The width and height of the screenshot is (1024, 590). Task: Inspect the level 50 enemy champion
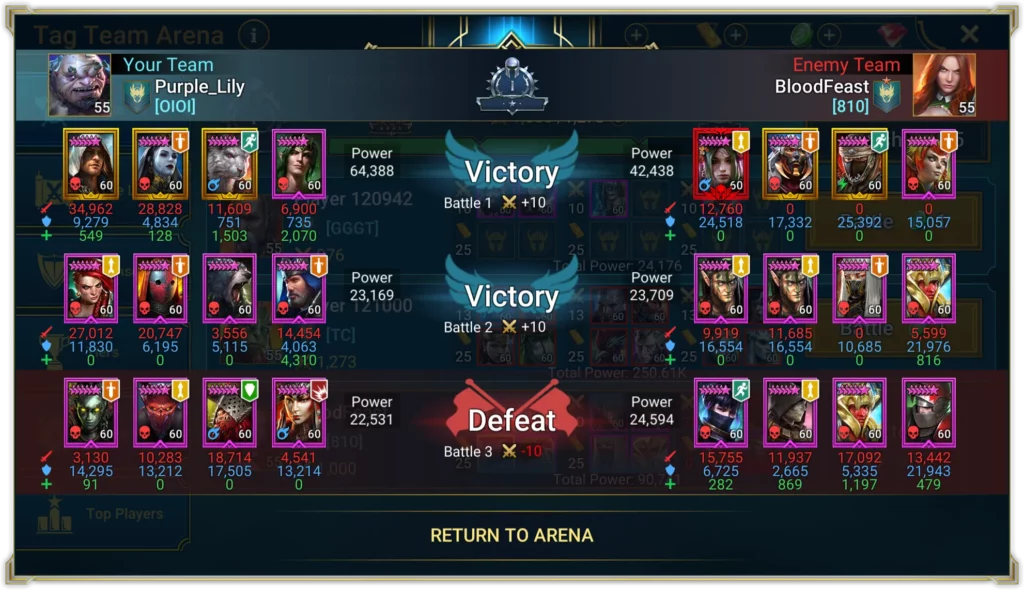(720, 163)
